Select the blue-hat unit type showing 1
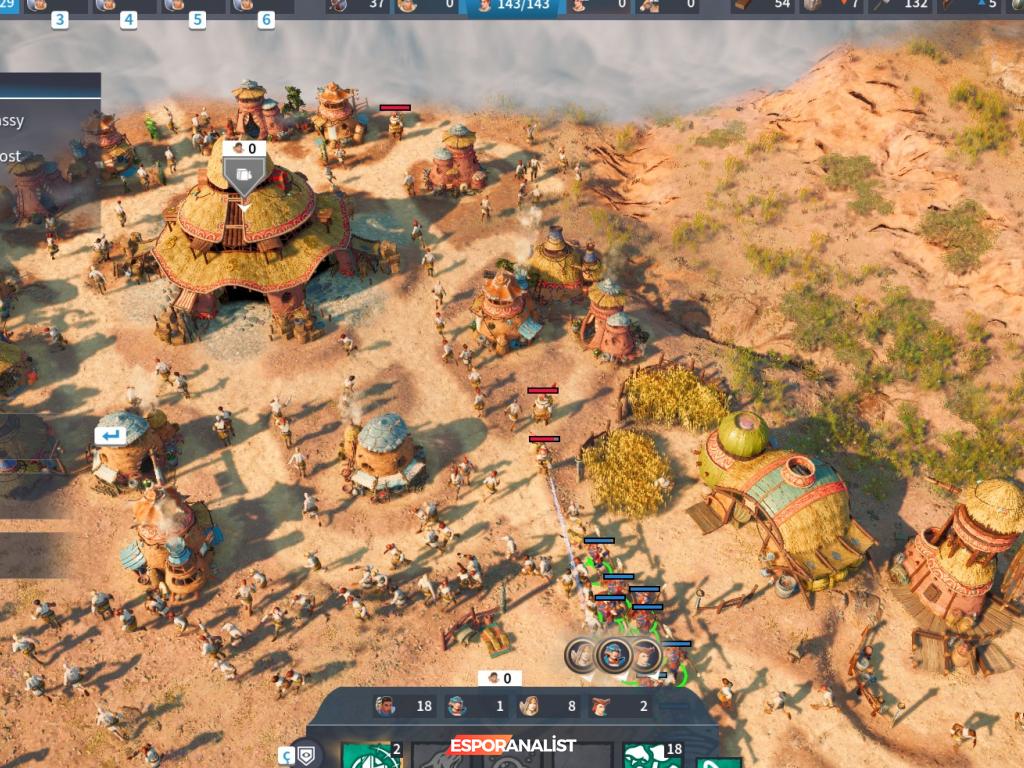1024x768 pixels. 474,706
